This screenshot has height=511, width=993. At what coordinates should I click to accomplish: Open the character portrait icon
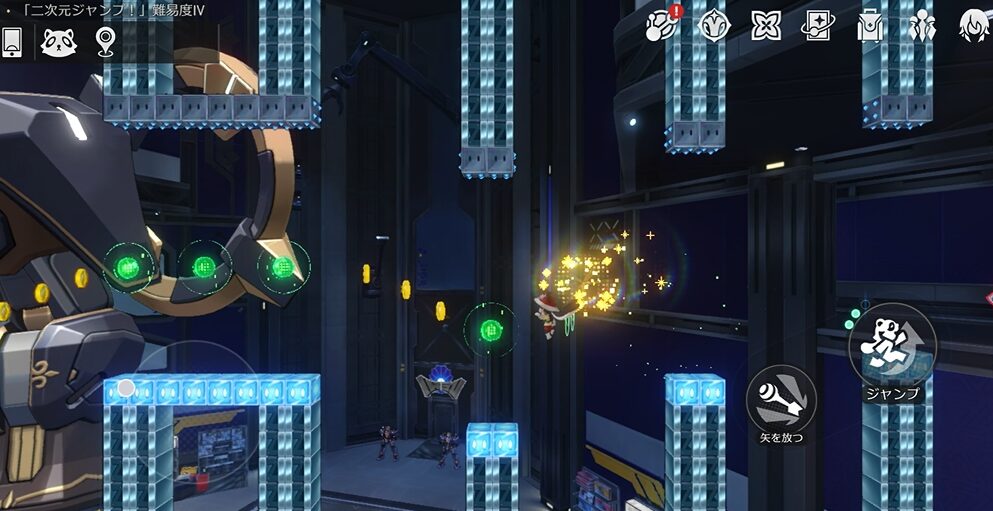click(x=974, y=24)
